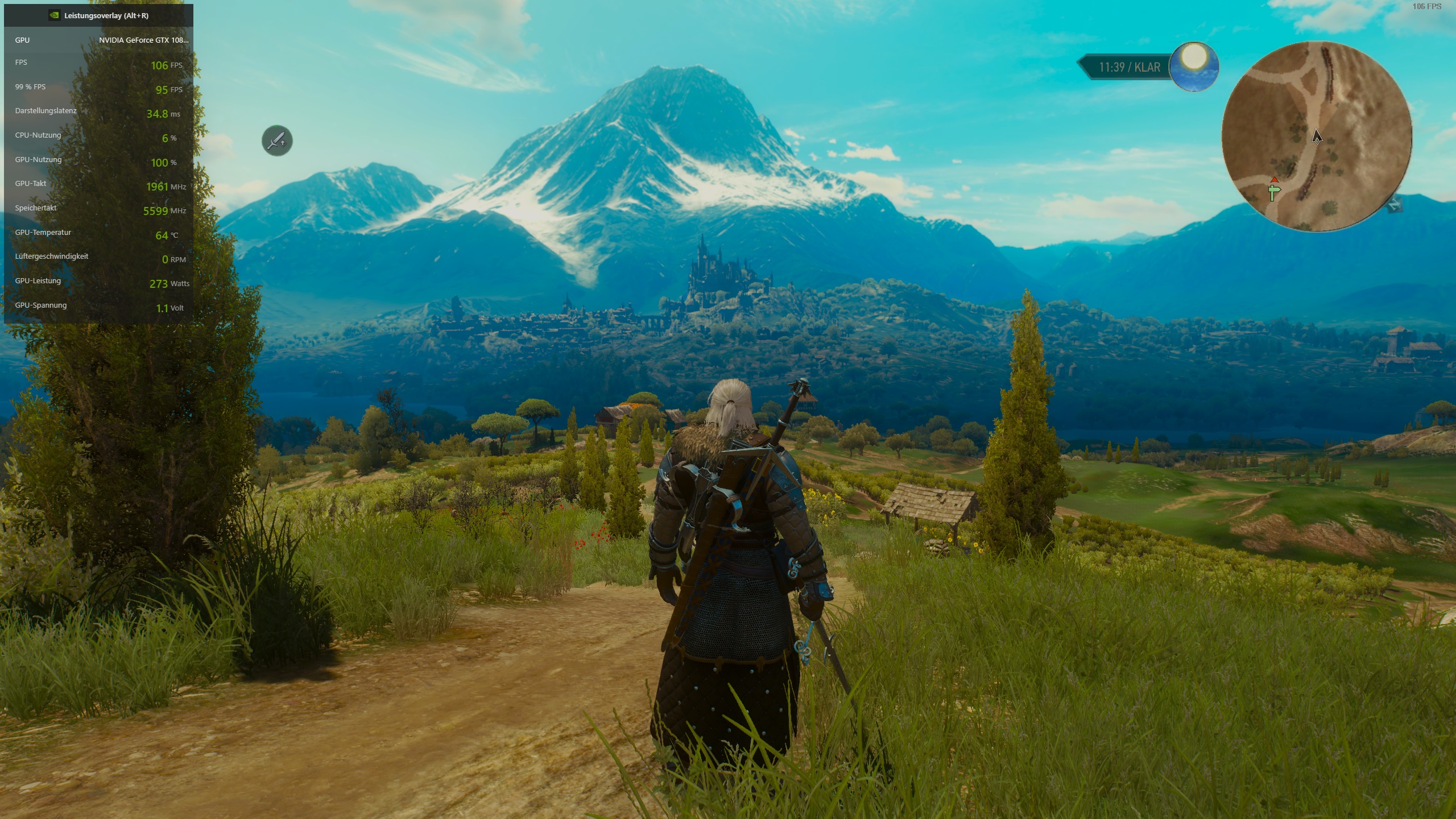Click the red objective triangle on the minimap

1275,180
